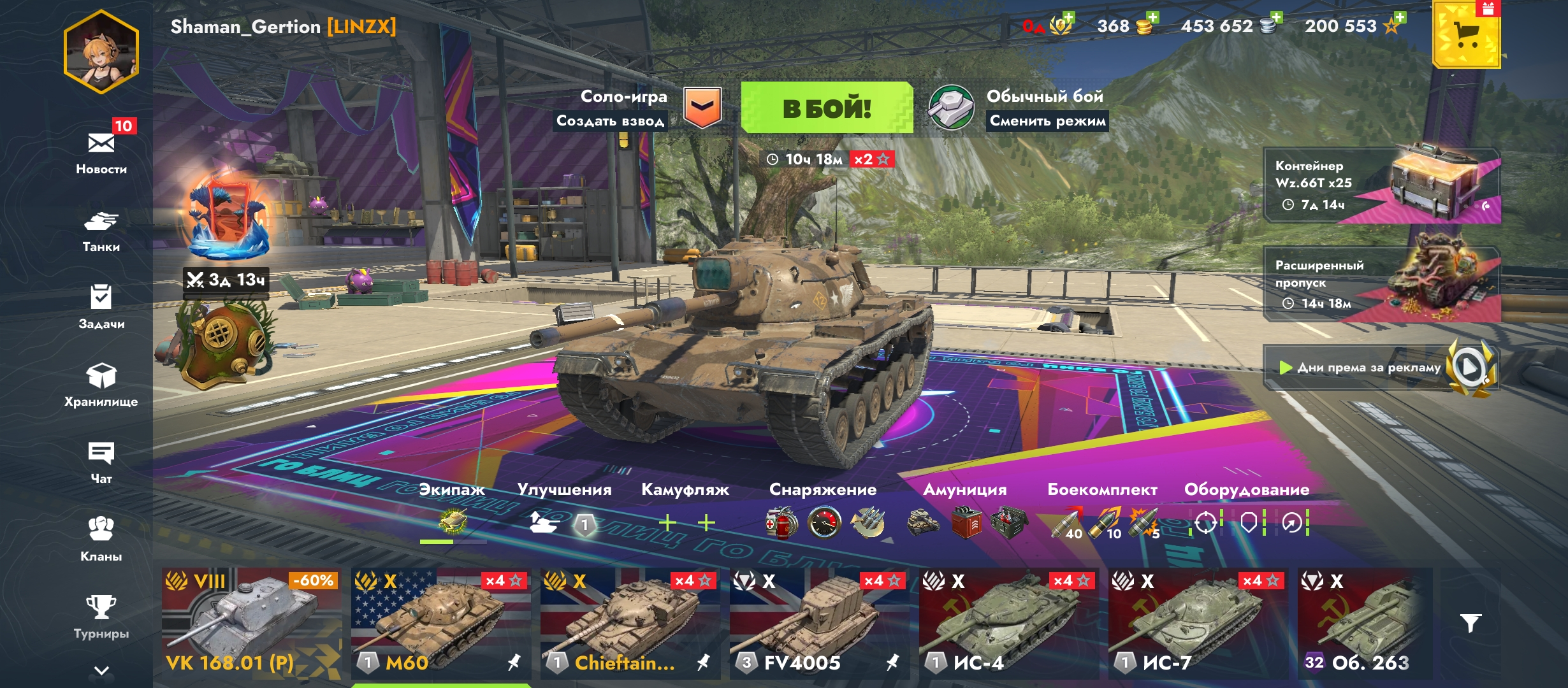Open the Новости mail menu
The height and width of the screenshot is (688, 1568).
[101, 151]
